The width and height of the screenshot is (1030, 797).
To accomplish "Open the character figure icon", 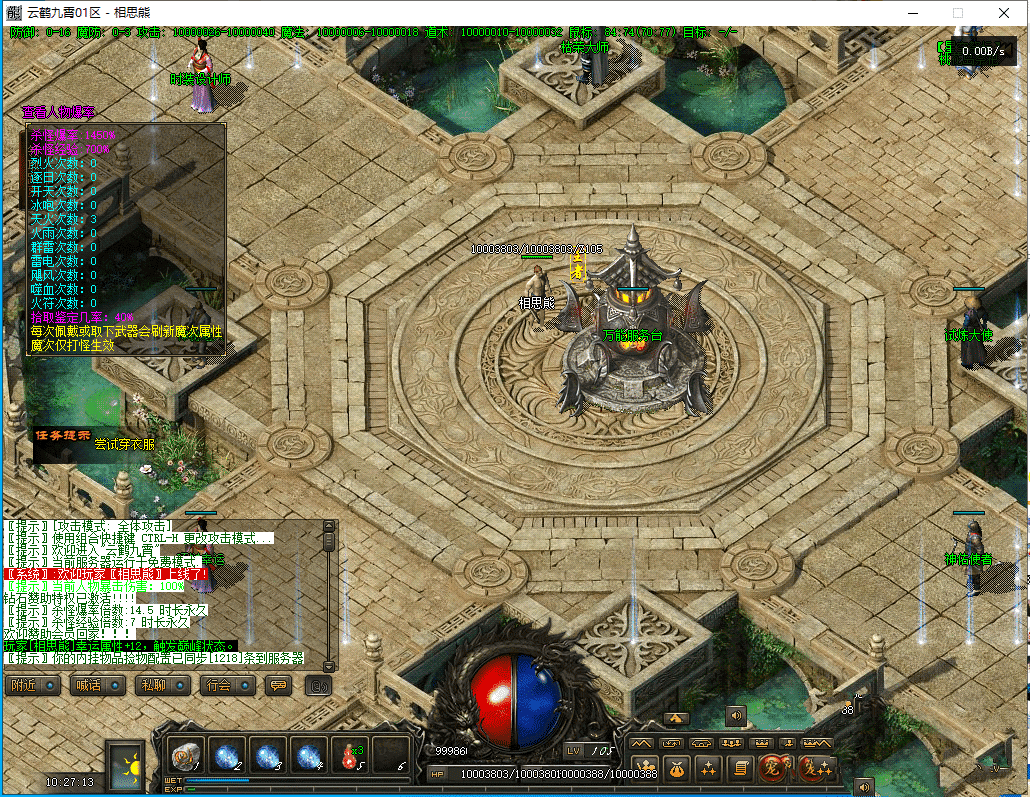I will [x=646, y=768].
